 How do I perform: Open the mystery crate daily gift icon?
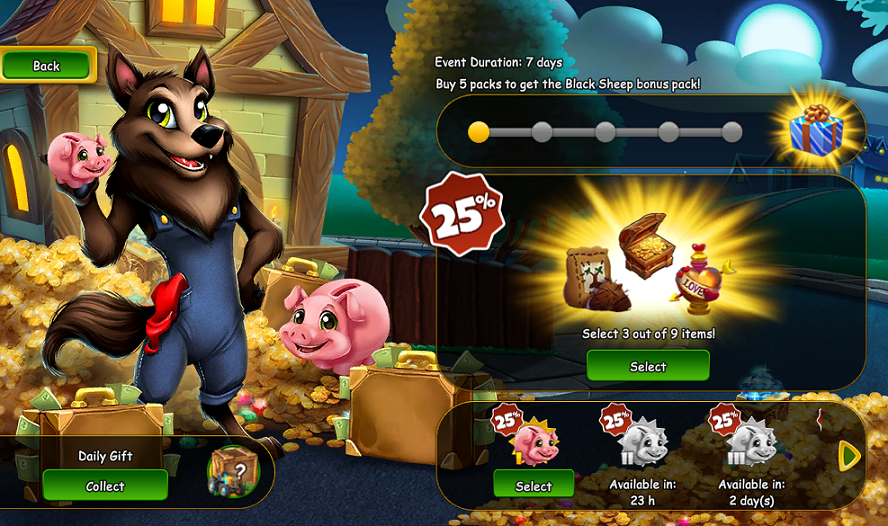point(232,472)
